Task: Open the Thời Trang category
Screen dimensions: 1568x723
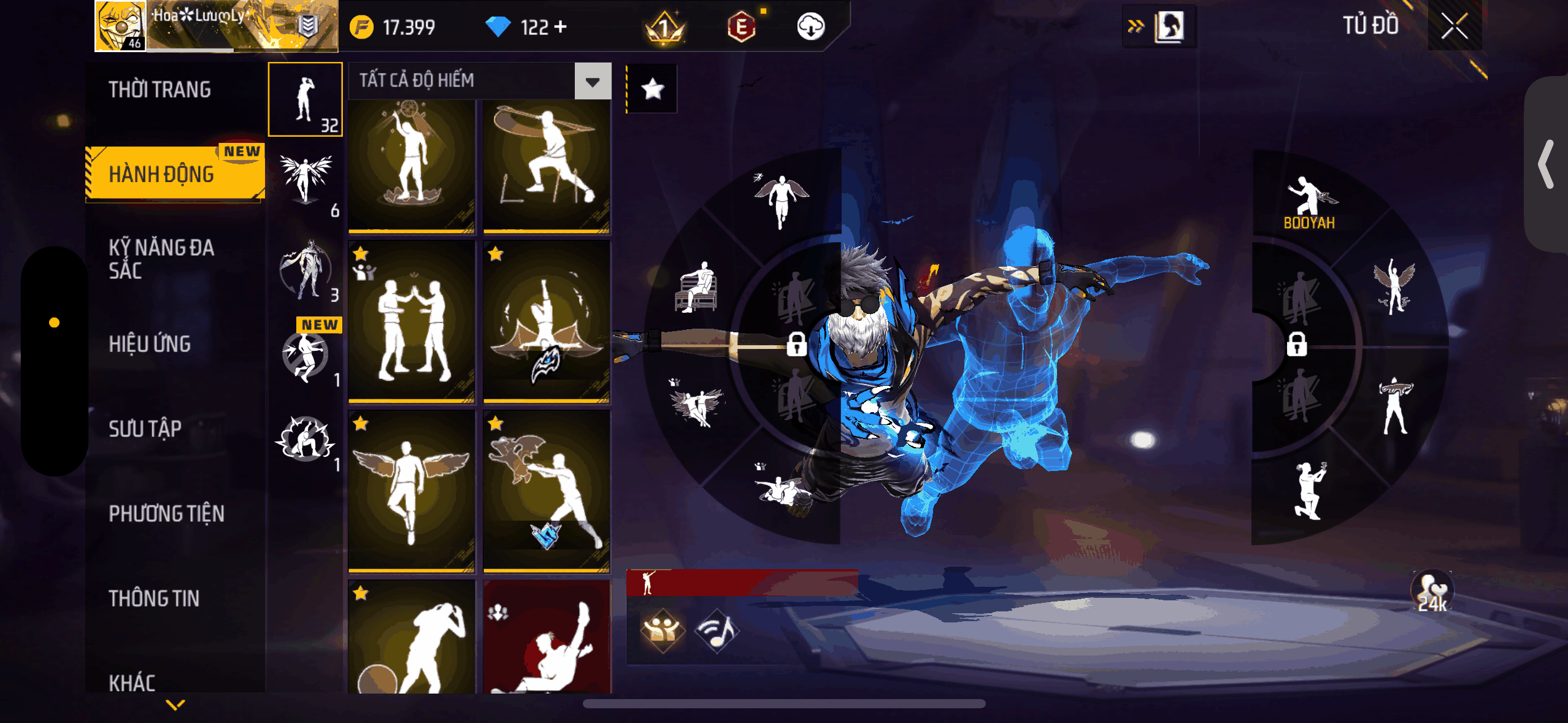Action: (159, 90)
